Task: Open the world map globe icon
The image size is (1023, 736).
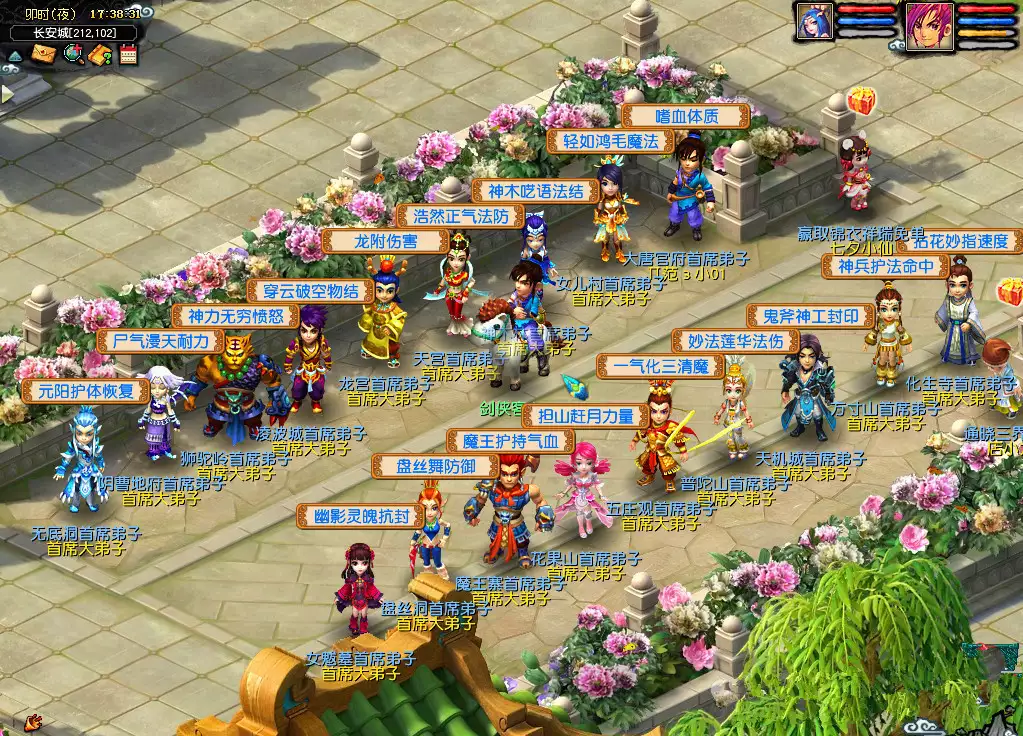Action: [72, 54]
